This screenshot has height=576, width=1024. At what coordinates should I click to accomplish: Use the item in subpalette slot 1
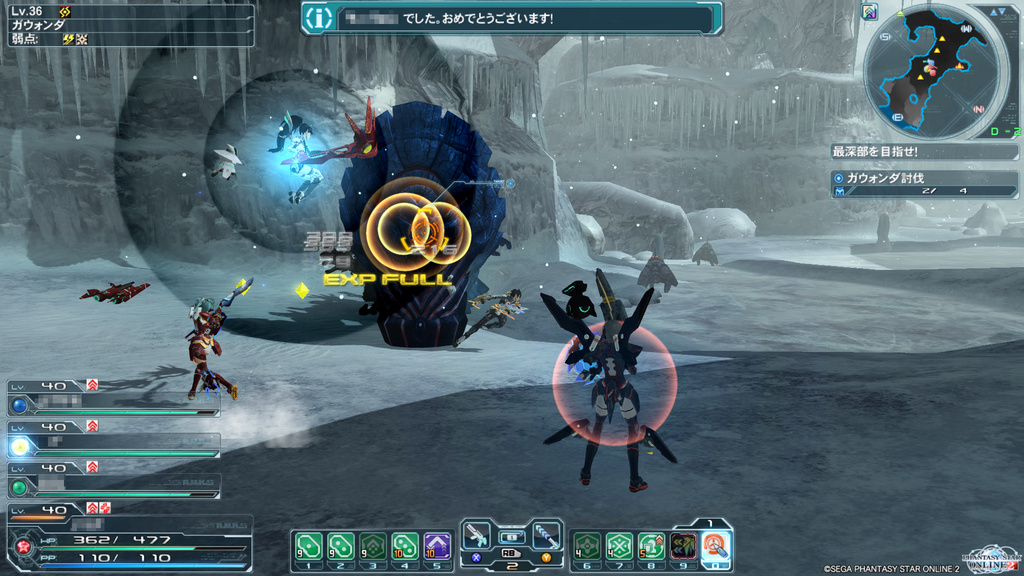tap(308, 546)
